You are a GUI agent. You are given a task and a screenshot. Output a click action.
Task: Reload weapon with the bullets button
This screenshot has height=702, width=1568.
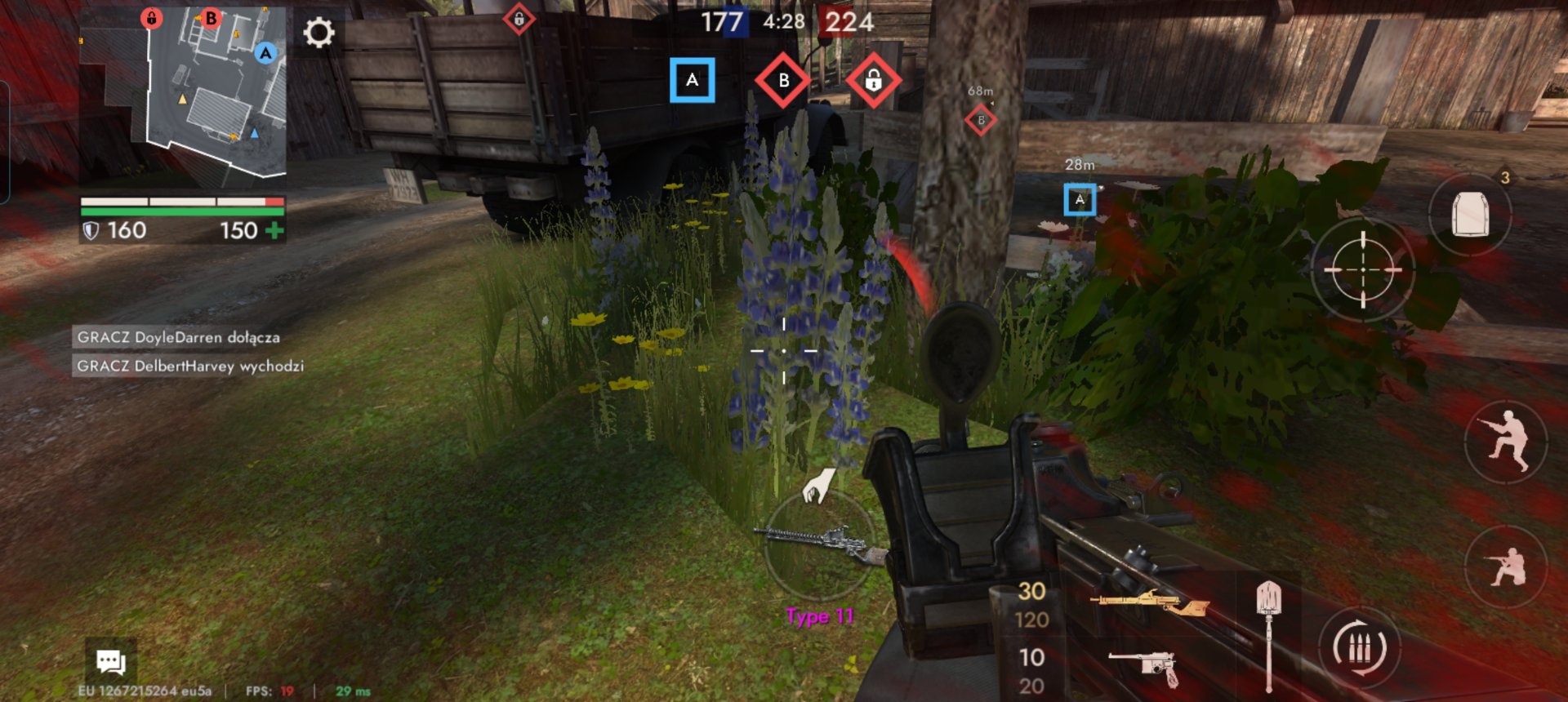pyautogui.click(x=1359, y=649)
